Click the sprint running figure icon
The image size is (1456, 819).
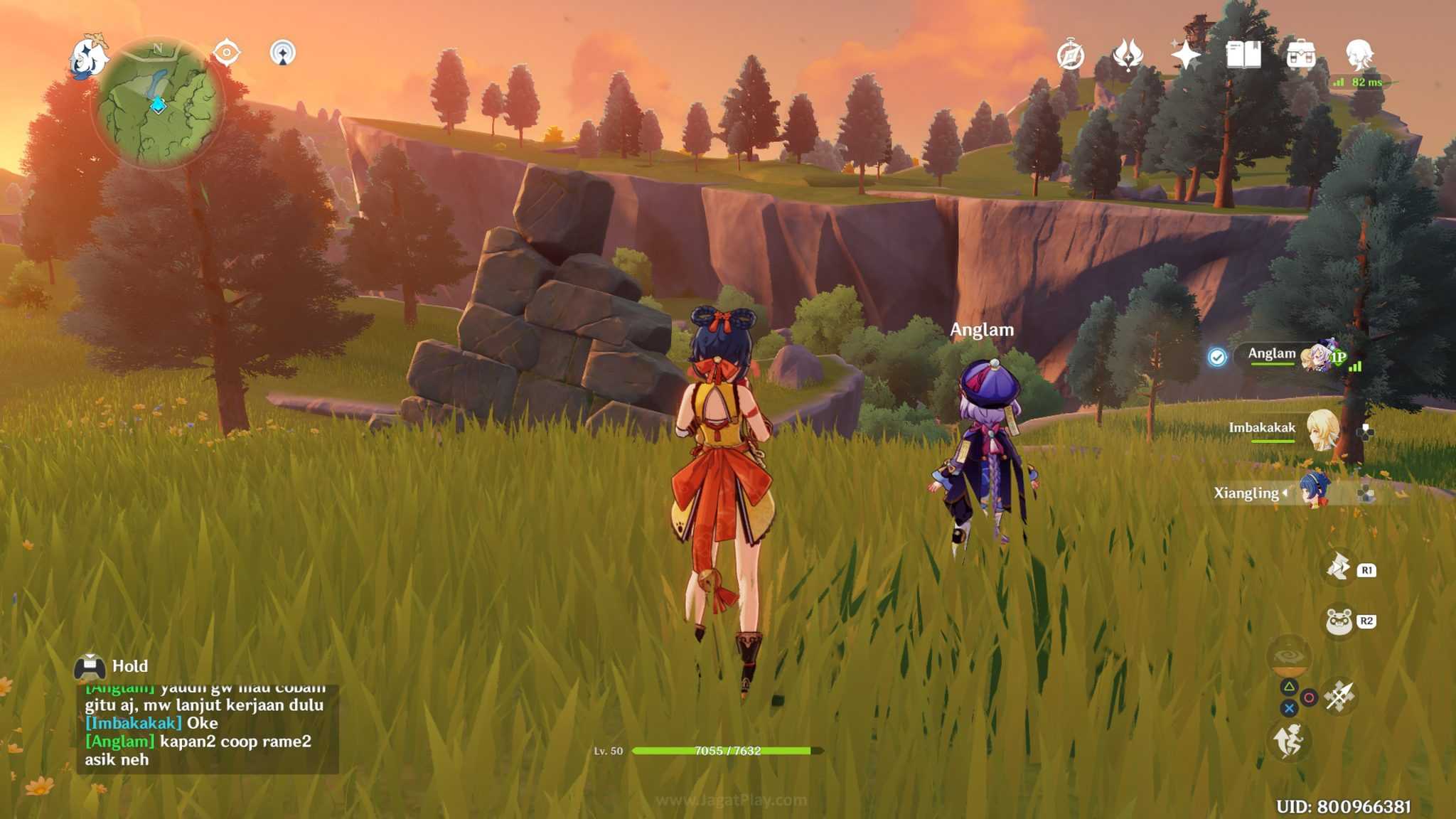coord(1288,742)
